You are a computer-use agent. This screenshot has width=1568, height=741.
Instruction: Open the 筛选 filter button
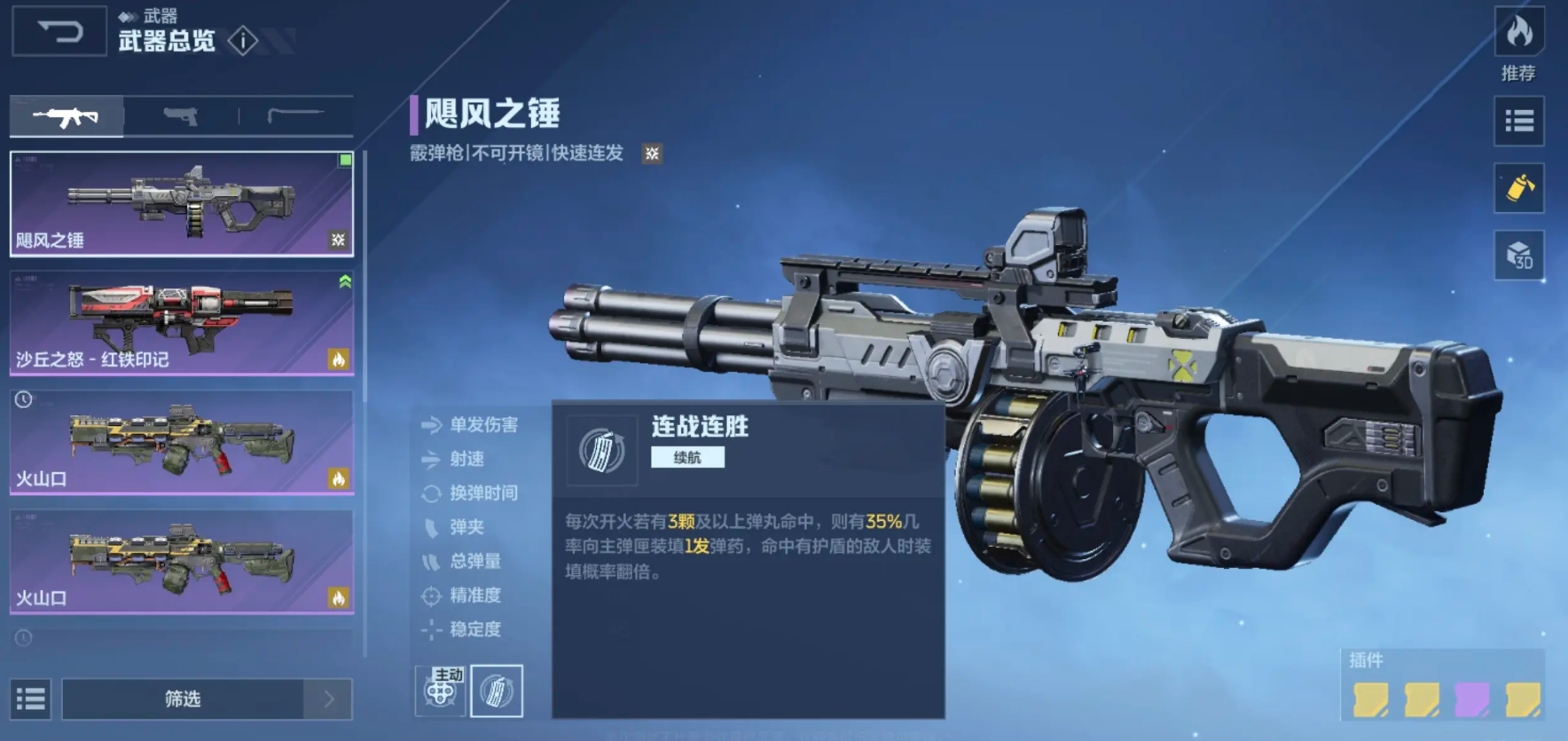point(184,699)
